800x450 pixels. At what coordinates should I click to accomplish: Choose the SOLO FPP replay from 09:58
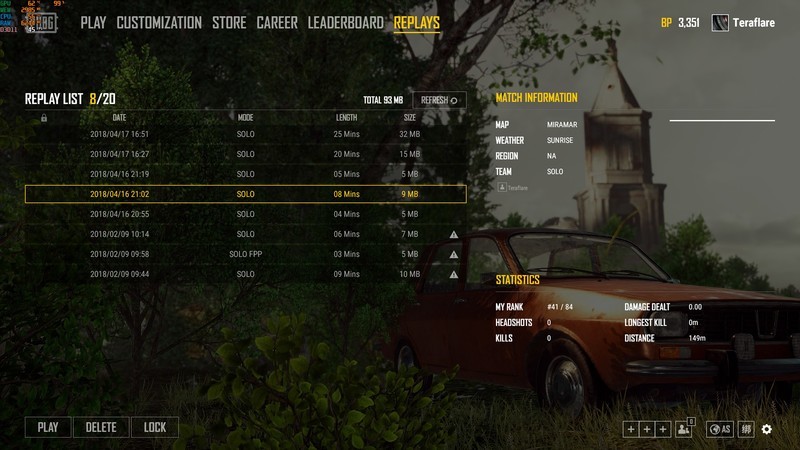pyautogui.click(x=245, y=254)
